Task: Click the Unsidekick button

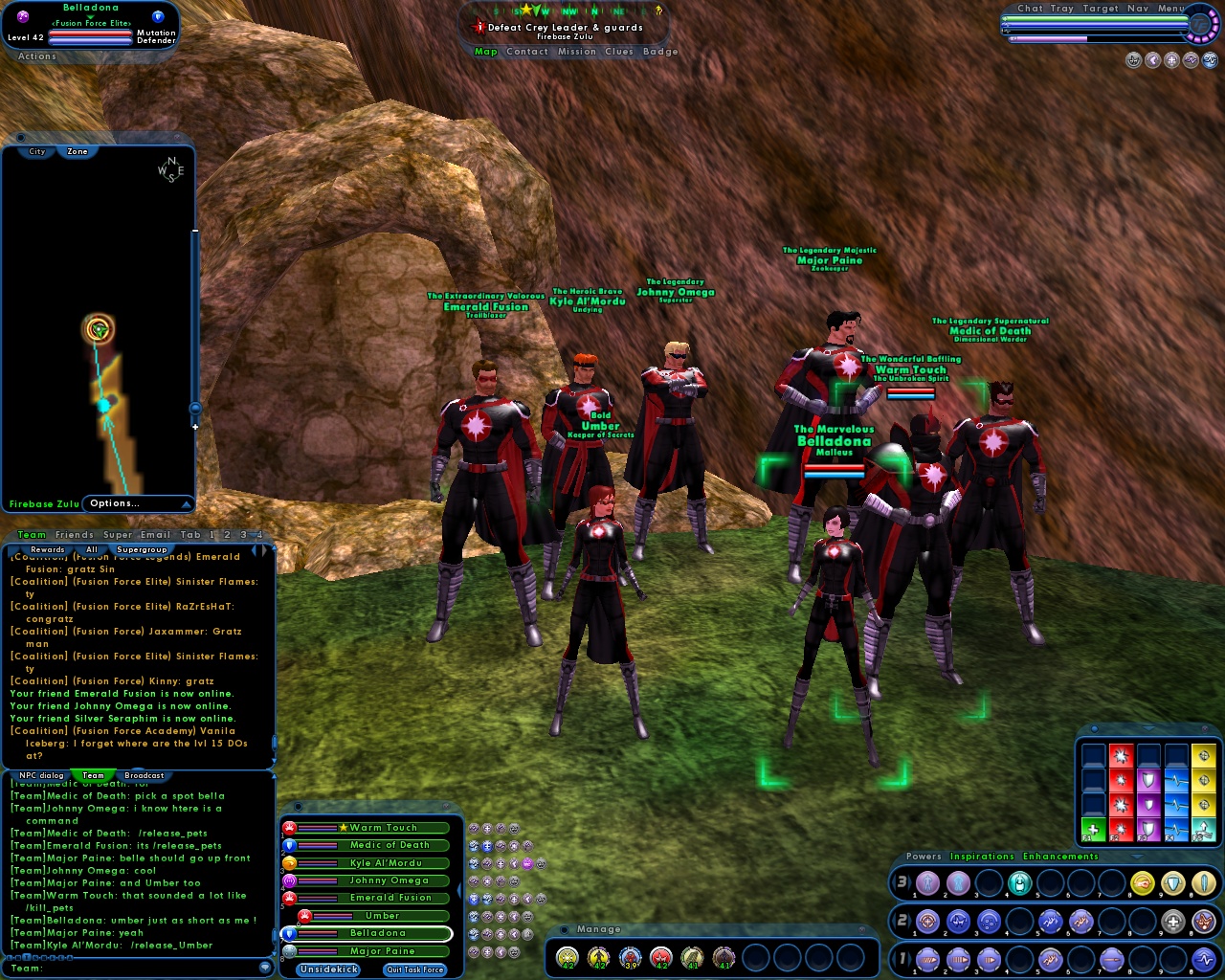Action: pyautogui.click(x=327, y=969)
